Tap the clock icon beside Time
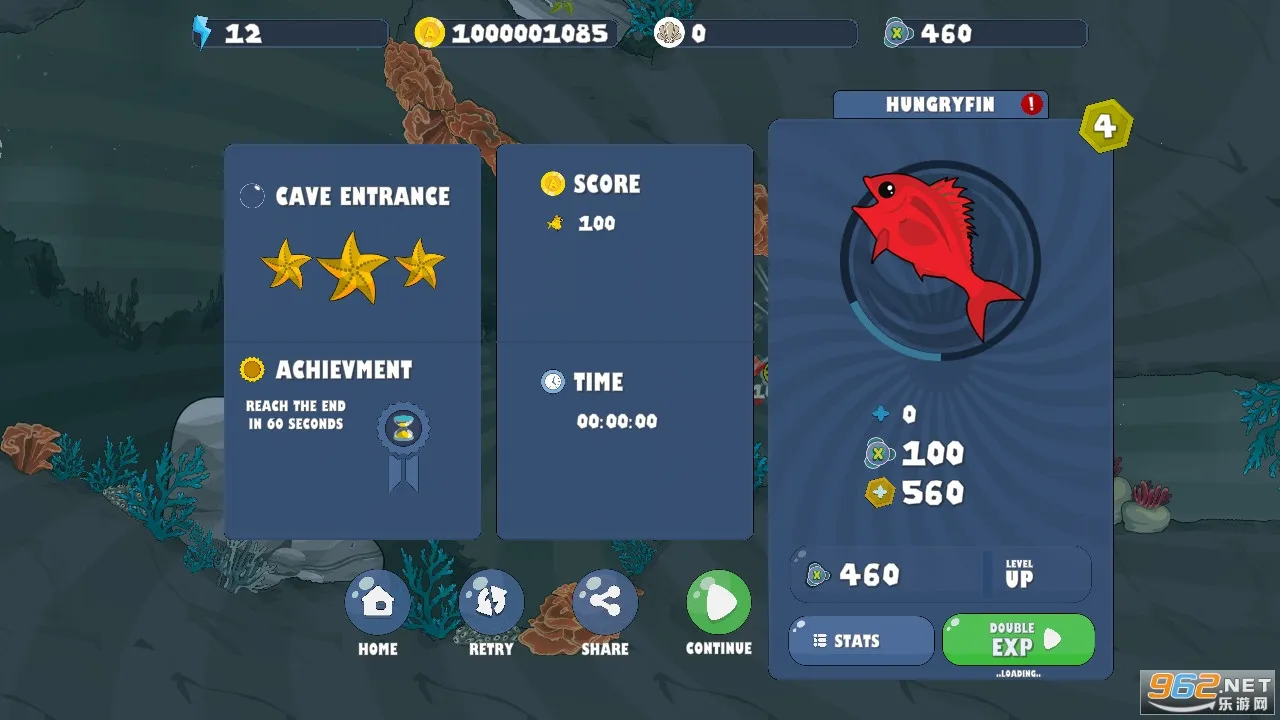The height and width of the screenshot is (720, 1280). pyautogui.click(x=551, y=381)
